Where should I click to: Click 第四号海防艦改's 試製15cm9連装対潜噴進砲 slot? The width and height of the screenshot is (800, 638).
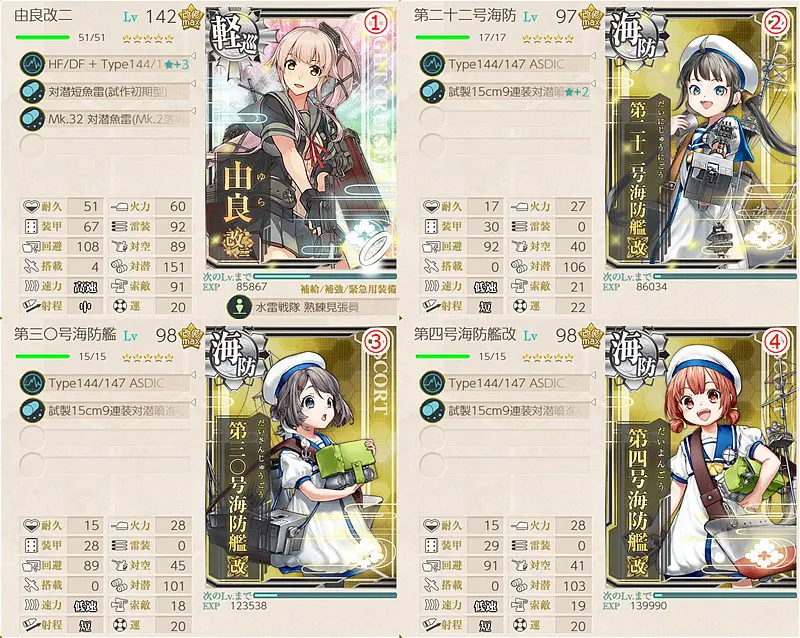505,409
